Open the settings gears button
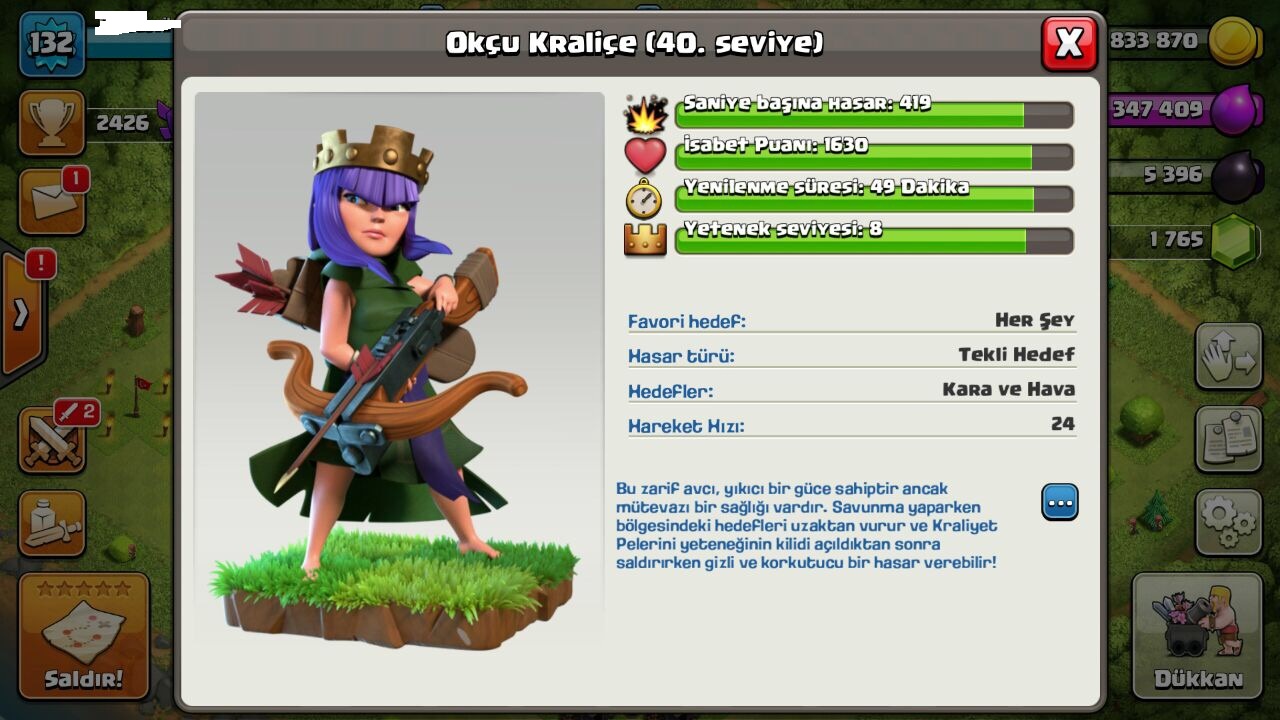 pos(1228,522)
